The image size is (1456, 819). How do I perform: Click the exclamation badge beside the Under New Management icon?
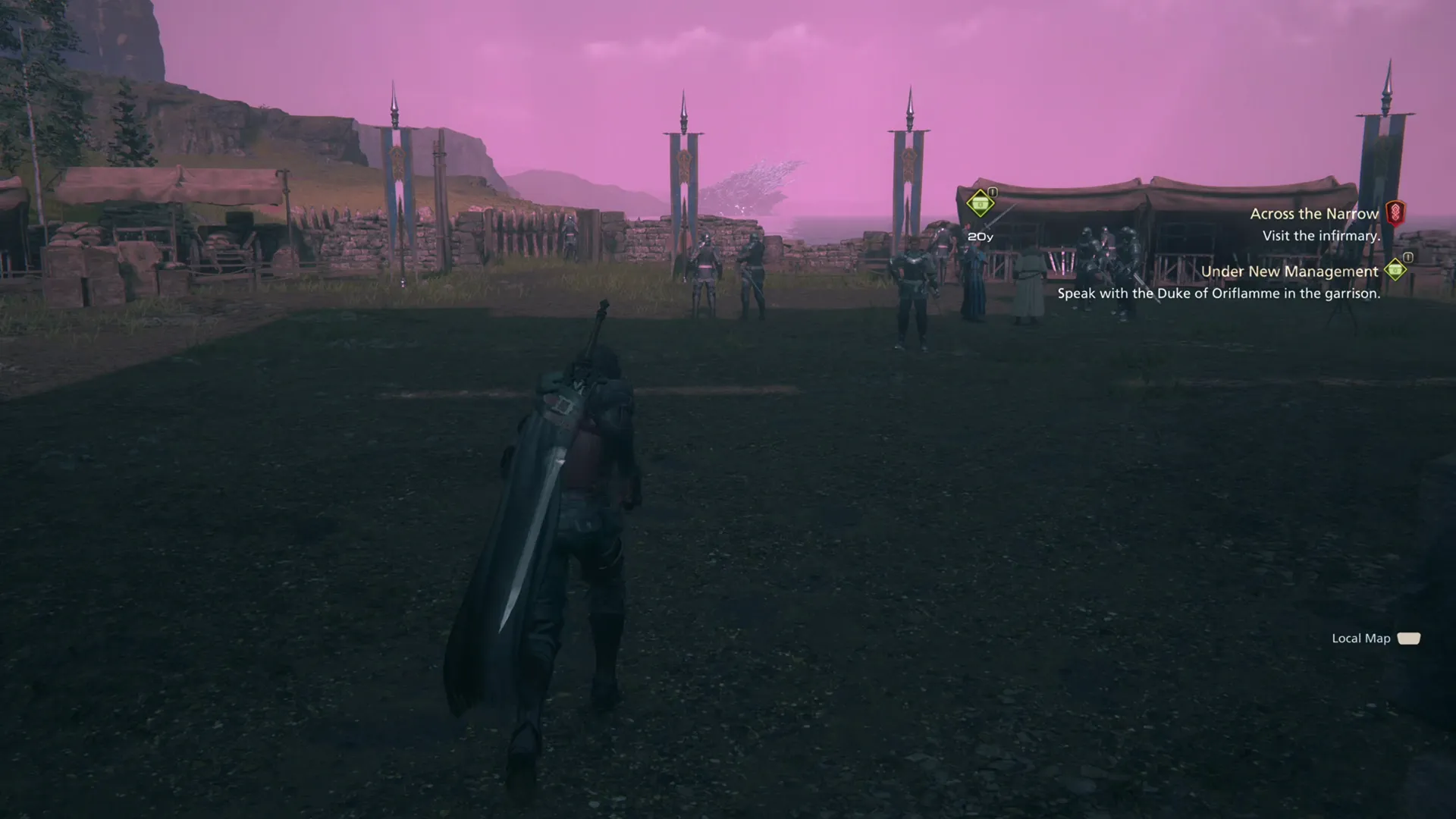coord(1408,257)
